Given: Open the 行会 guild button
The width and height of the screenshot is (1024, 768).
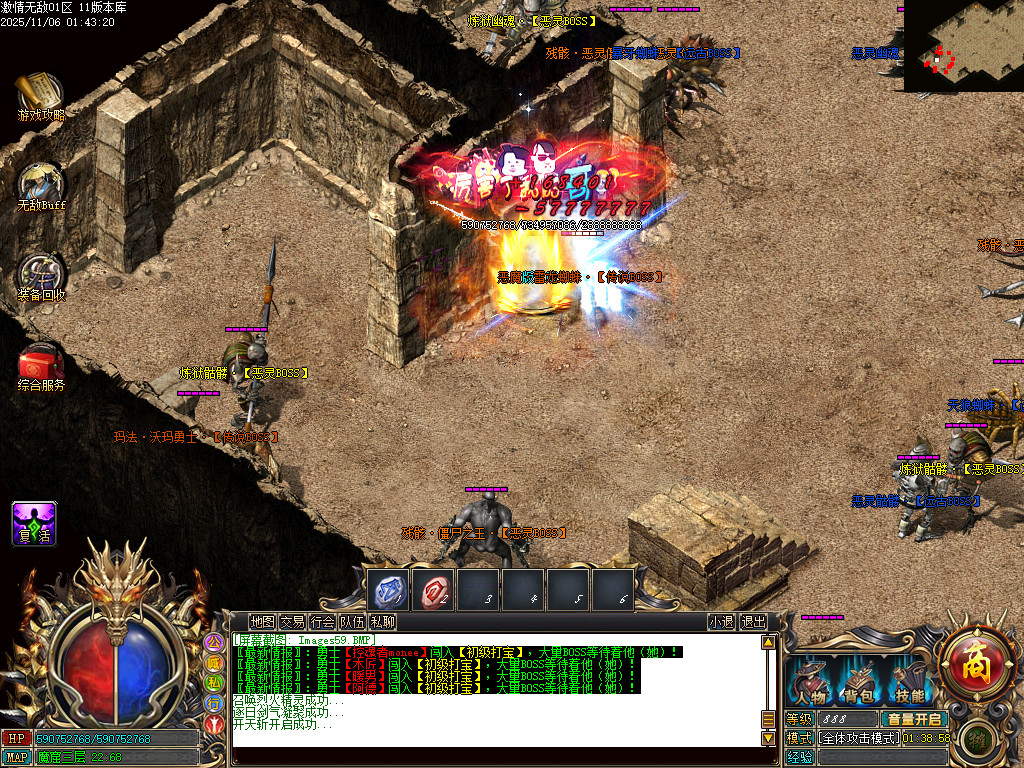Looking at the screenshot, I should [x=322, y=621].
